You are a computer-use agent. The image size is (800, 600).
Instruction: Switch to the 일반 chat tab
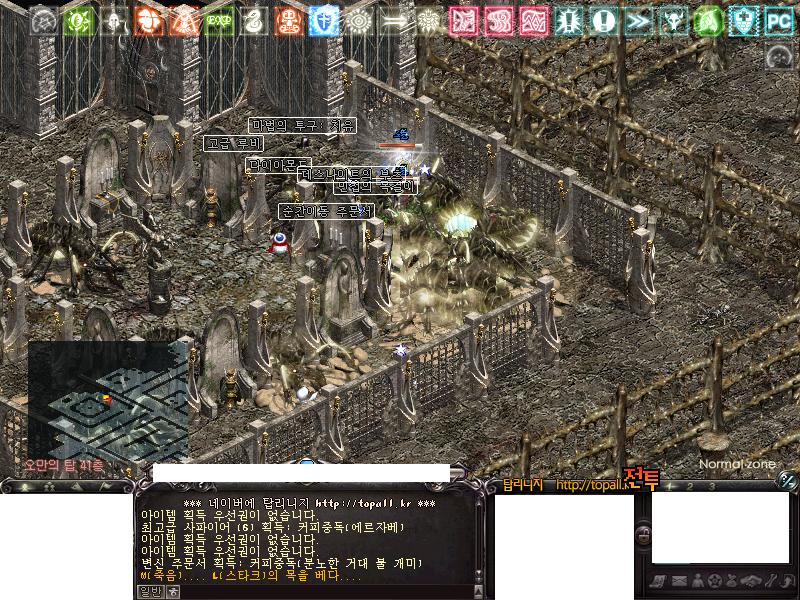(x=149, y=591)
